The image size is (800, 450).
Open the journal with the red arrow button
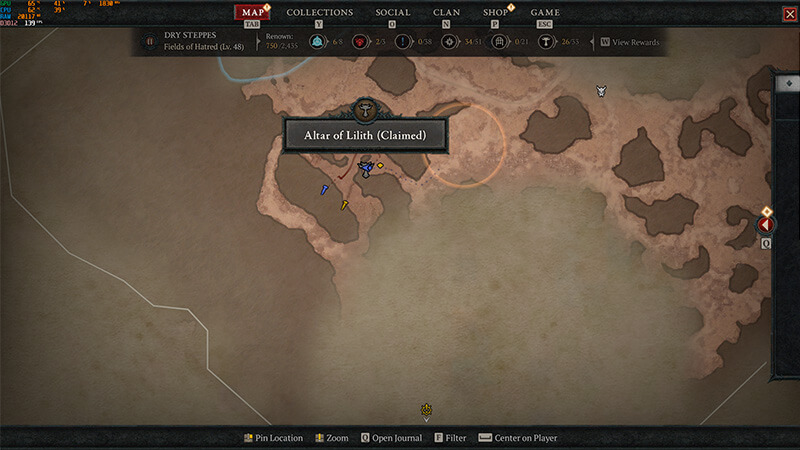[x=767, y=225]
